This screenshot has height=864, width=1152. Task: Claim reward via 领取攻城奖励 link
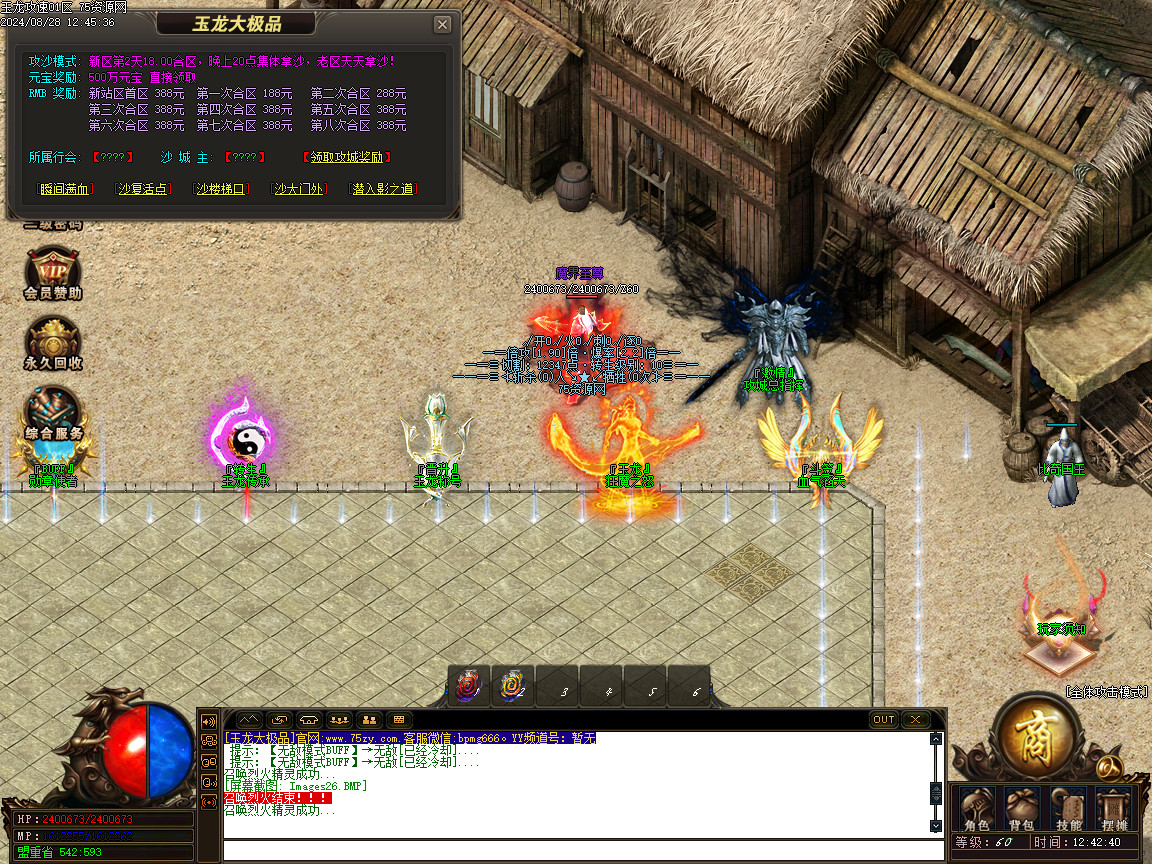[346, 157]
